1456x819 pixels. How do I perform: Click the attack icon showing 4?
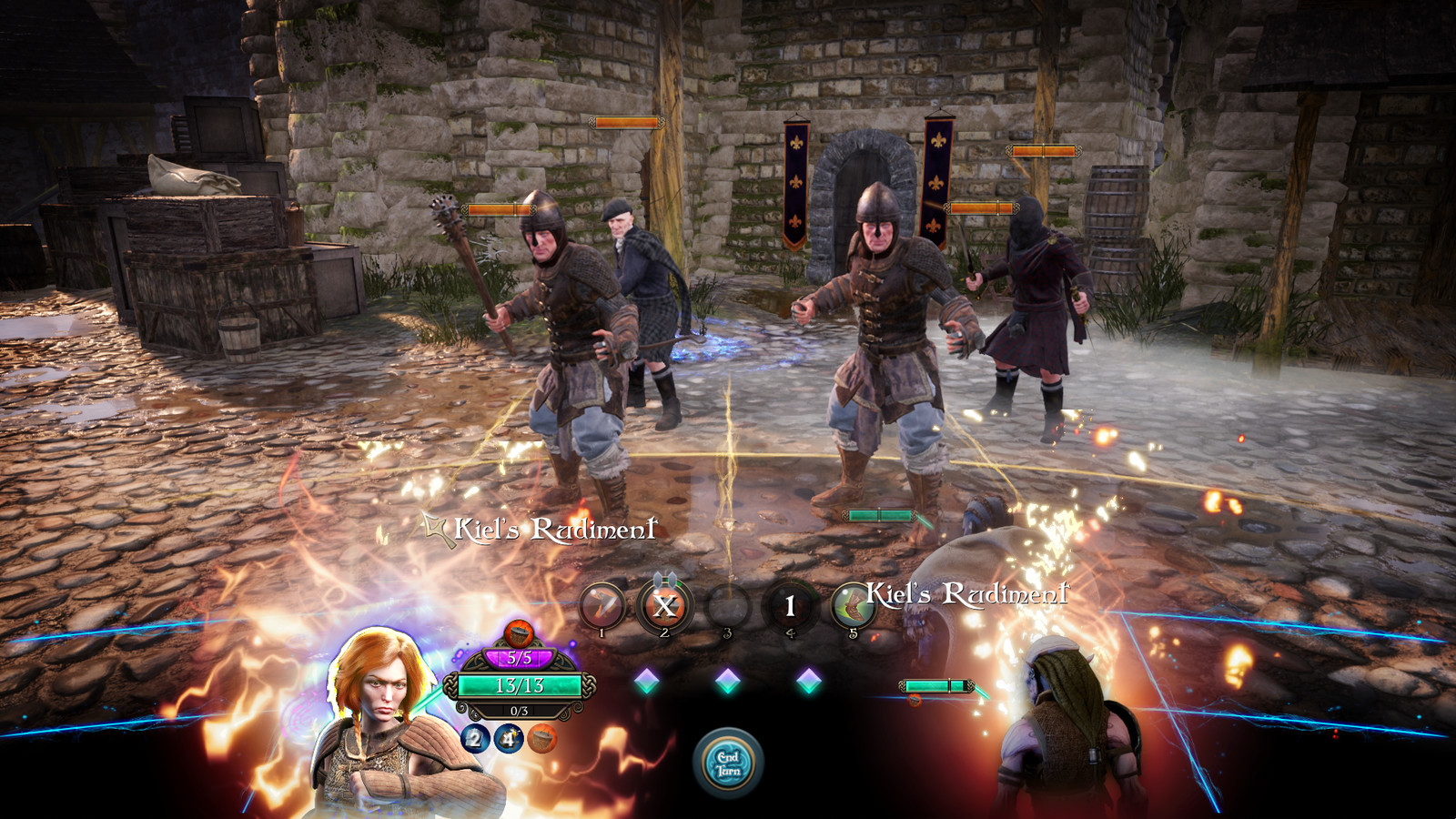[508, 737]
